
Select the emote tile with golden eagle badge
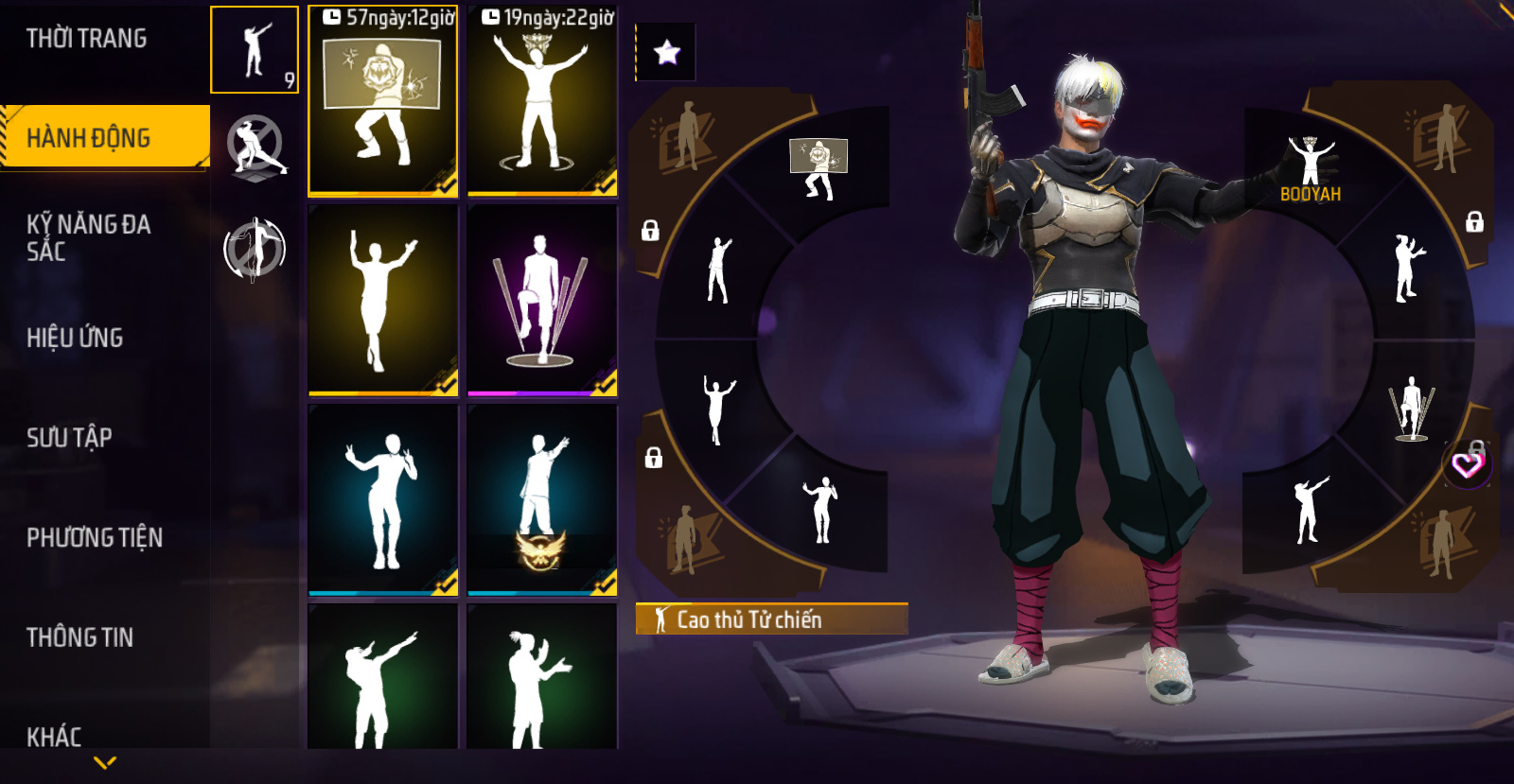[542, 499]
